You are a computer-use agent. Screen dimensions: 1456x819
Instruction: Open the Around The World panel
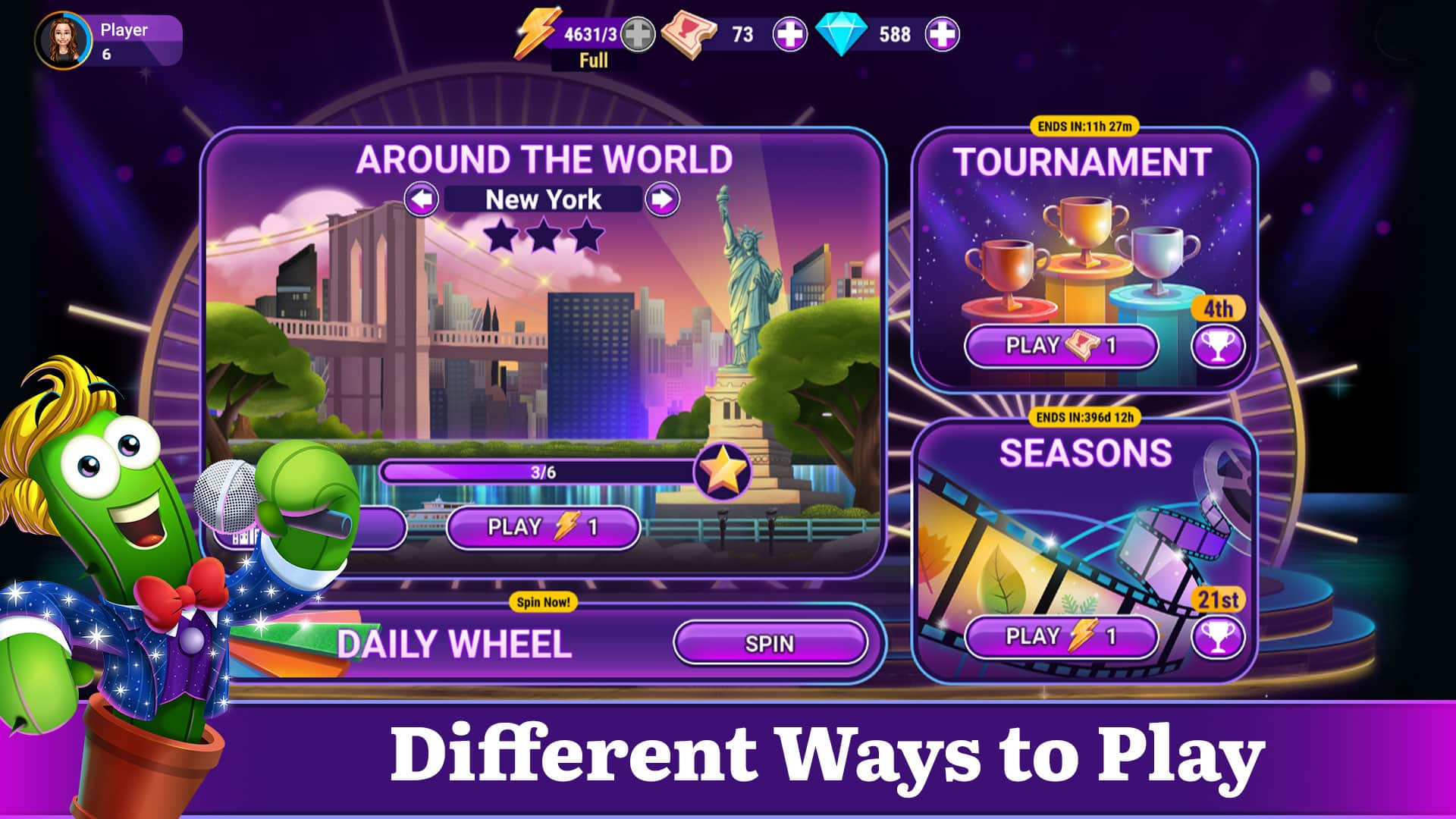point(544,159)
